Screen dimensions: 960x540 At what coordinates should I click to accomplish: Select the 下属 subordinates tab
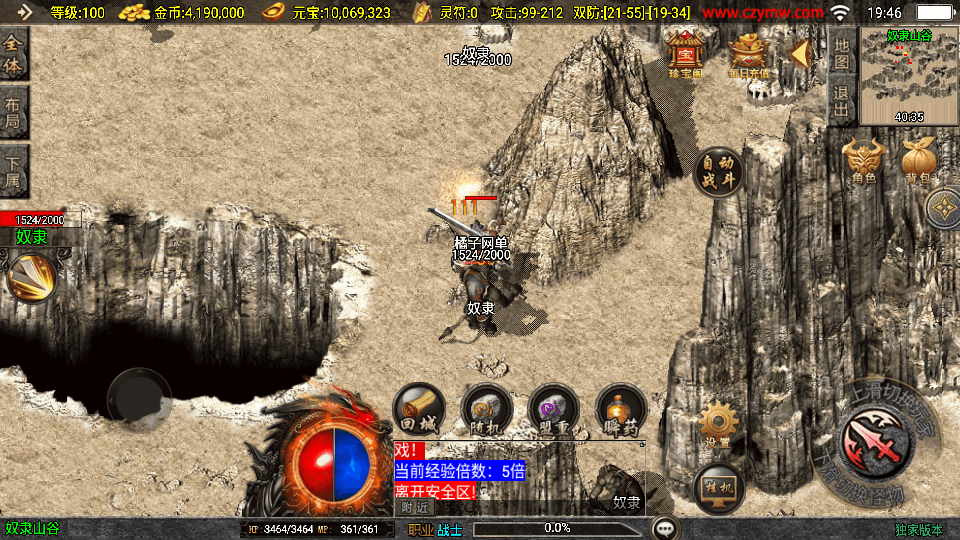click(14, 171)
